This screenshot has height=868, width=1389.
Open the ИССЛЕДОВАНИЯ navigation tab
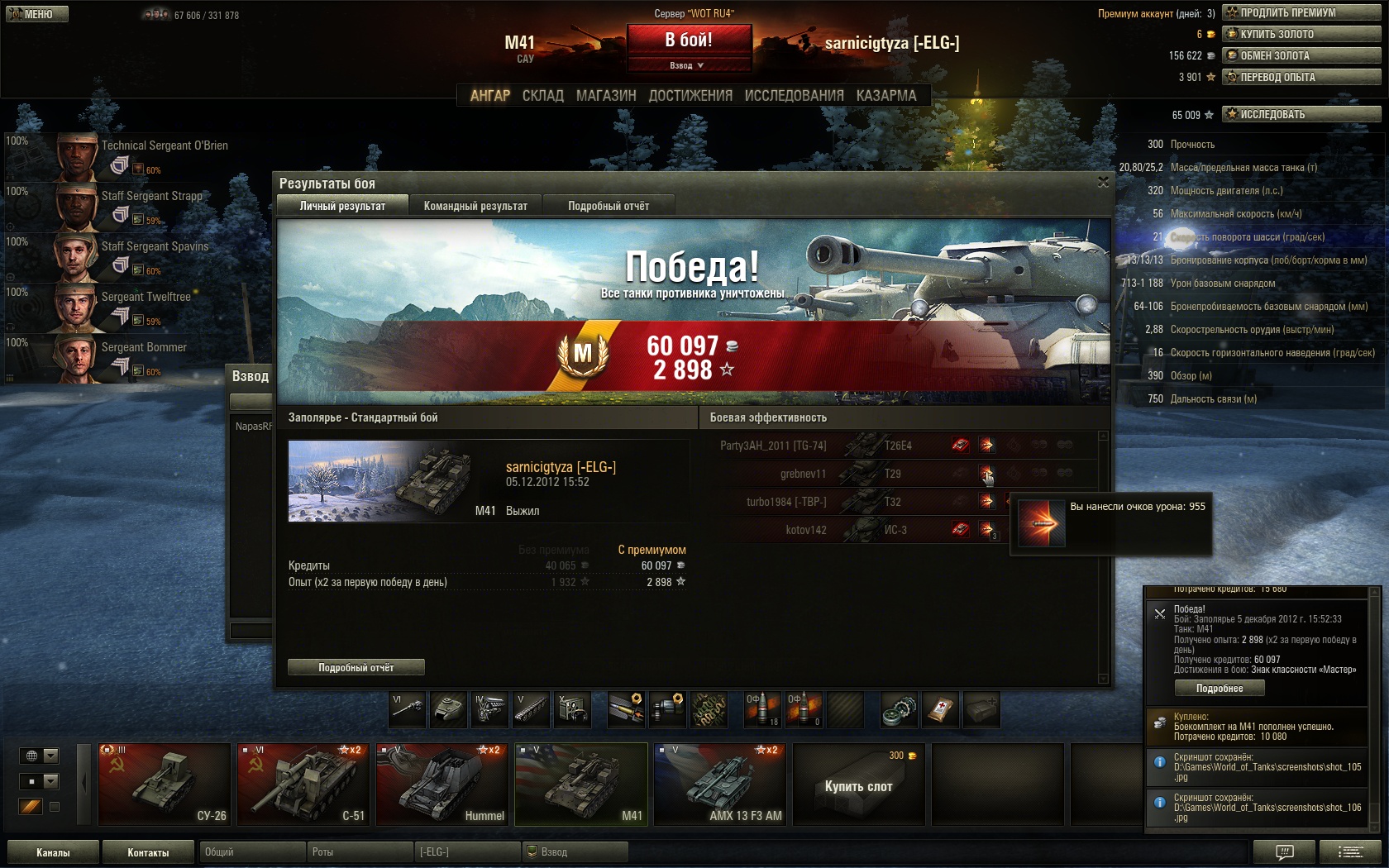click(794, 96)
